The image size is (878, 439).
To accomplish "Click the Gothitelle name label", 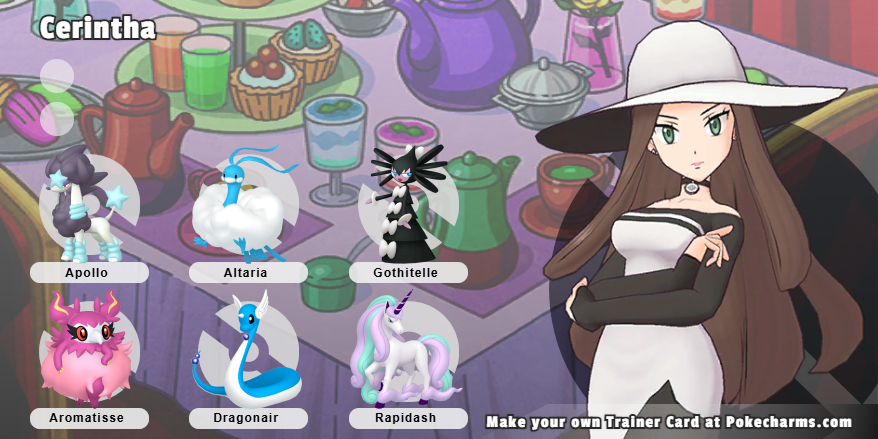I will pyautogui.click(x=408, y=272).
